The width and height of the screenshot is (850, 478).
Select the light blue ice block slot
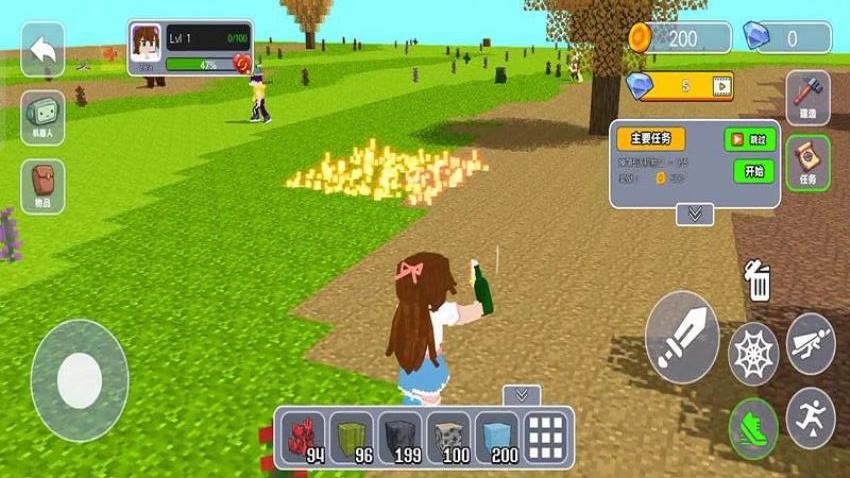[498, 436]
